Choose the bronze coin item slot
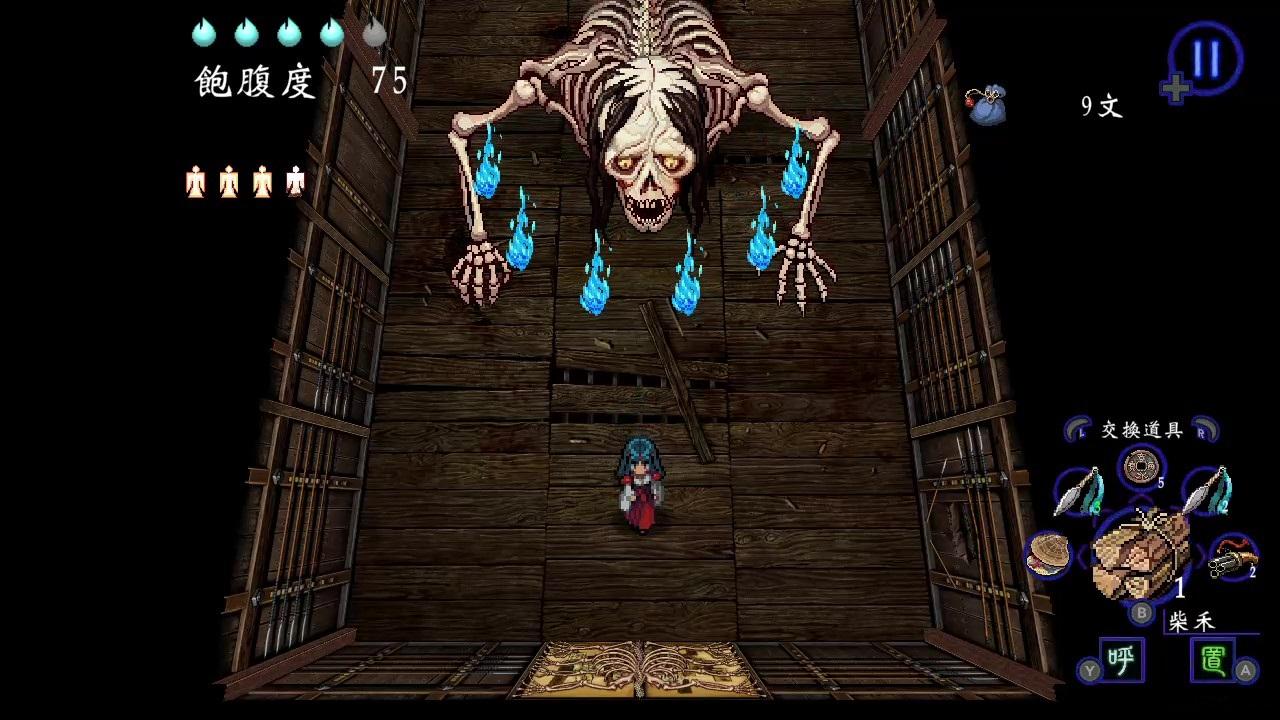 coord(1140,467)
